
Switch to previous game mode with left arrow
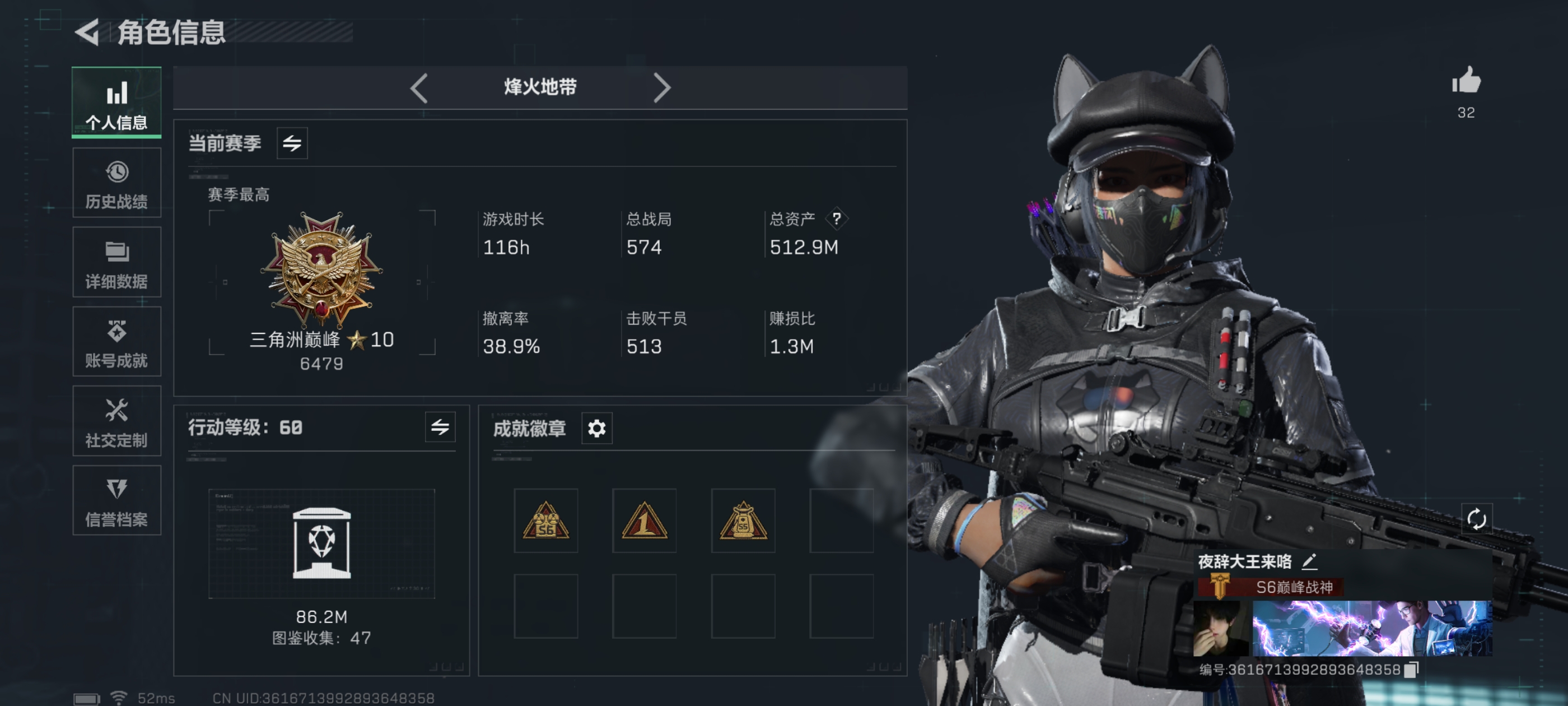point(419,89)
